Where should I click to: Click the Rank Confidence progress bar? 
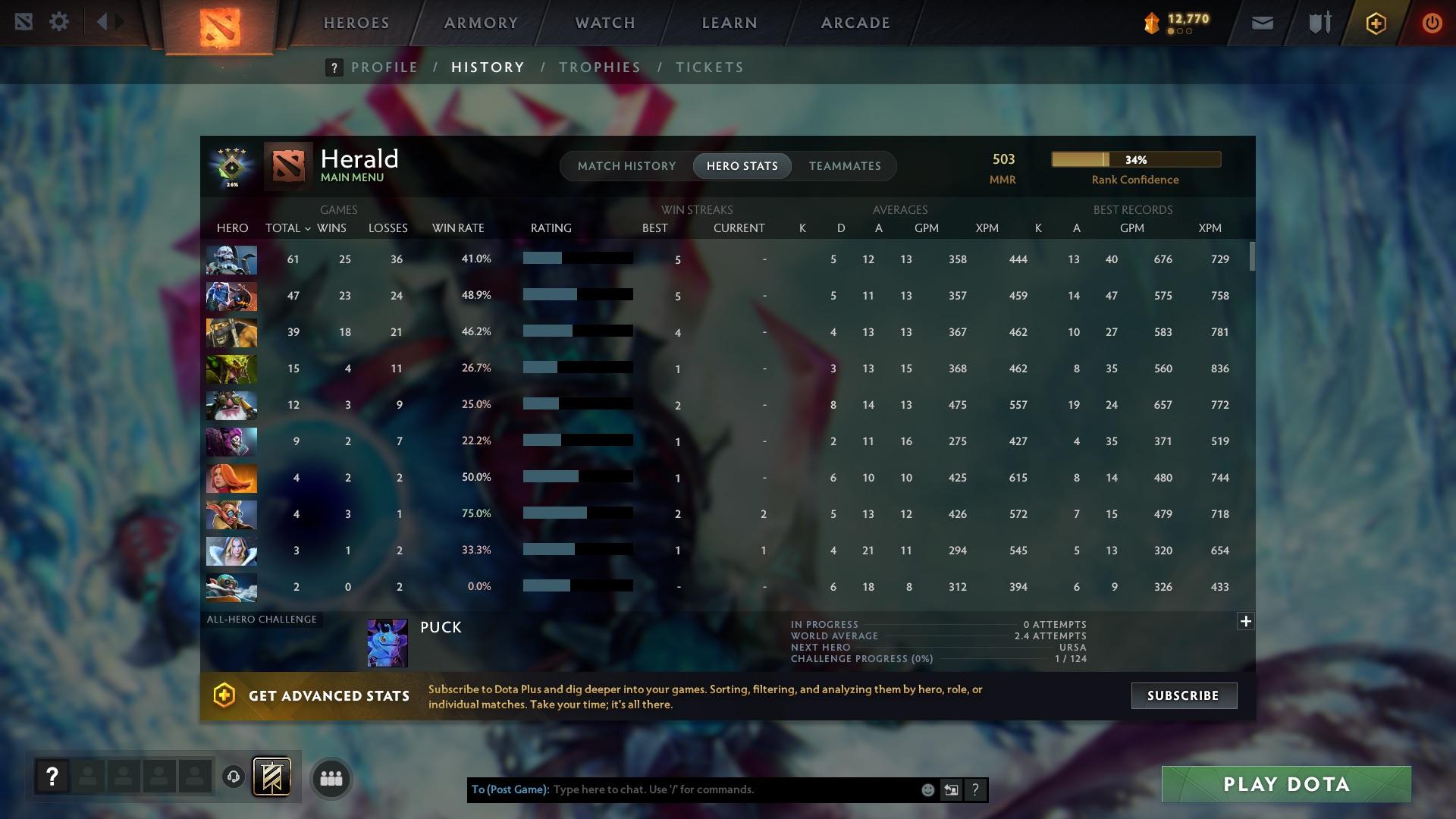pos(1135,159)
